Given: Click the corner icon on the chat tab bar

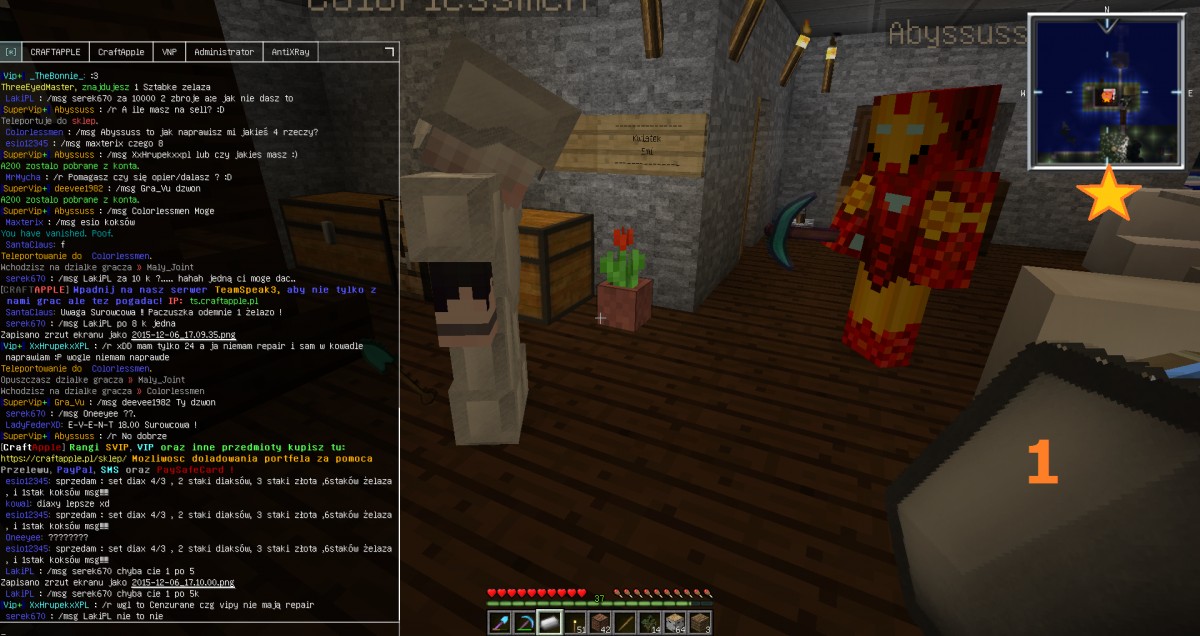Looking at the screenshot, I should coord(389,51).
